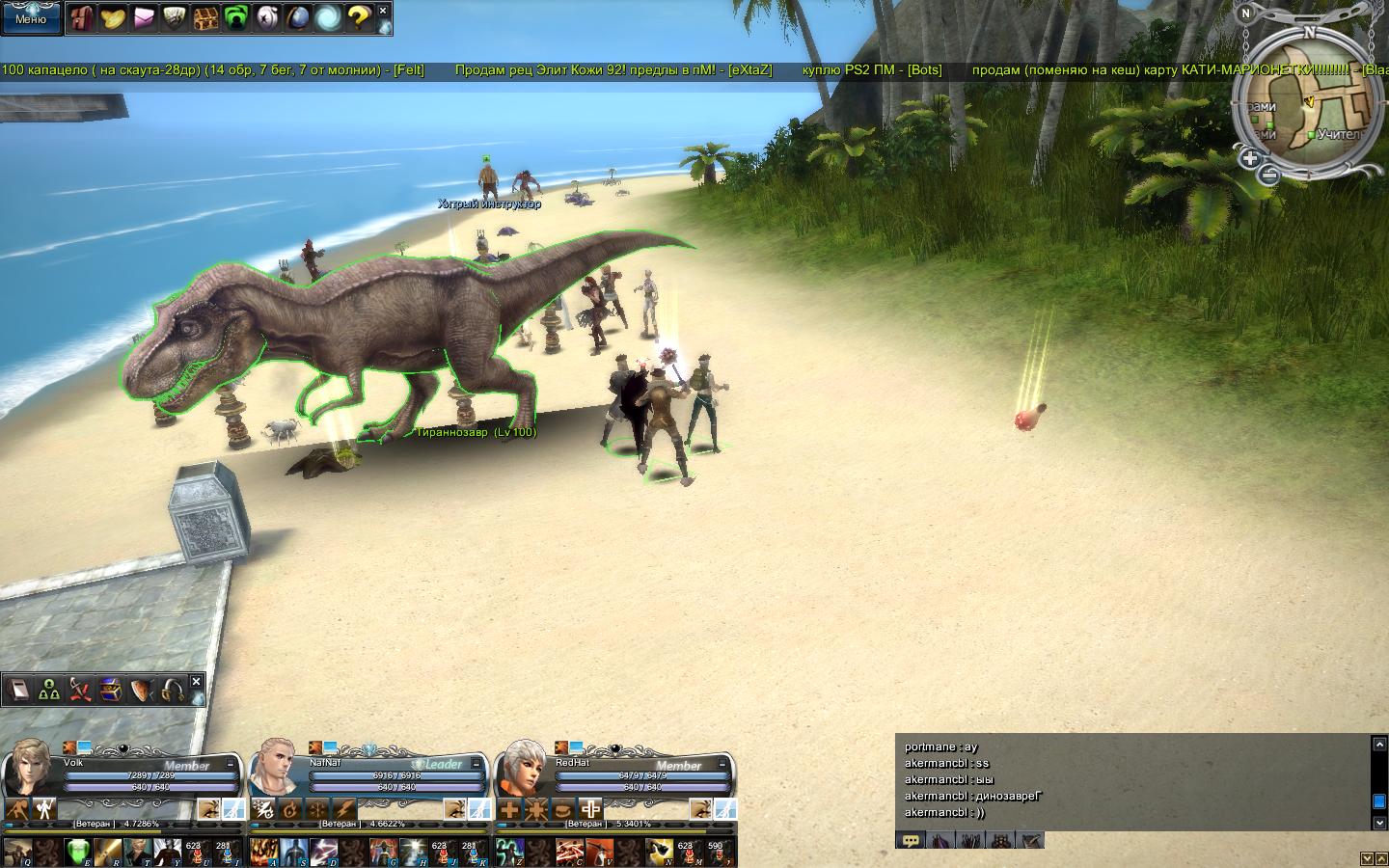
Task: Open the blue globe world map icon
Action: click(297, 17)
